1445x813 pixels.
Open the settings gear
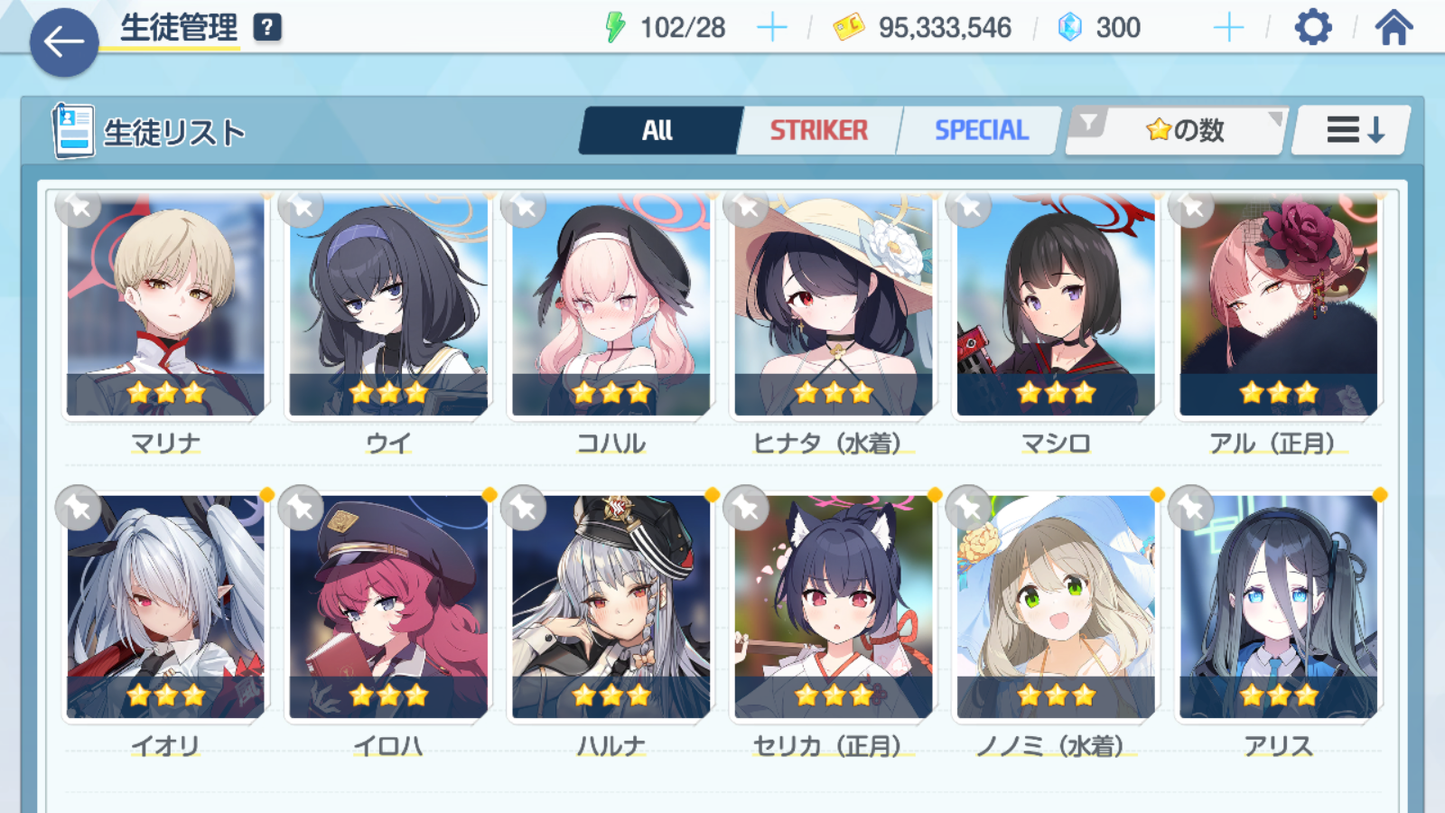[1313, 28]
